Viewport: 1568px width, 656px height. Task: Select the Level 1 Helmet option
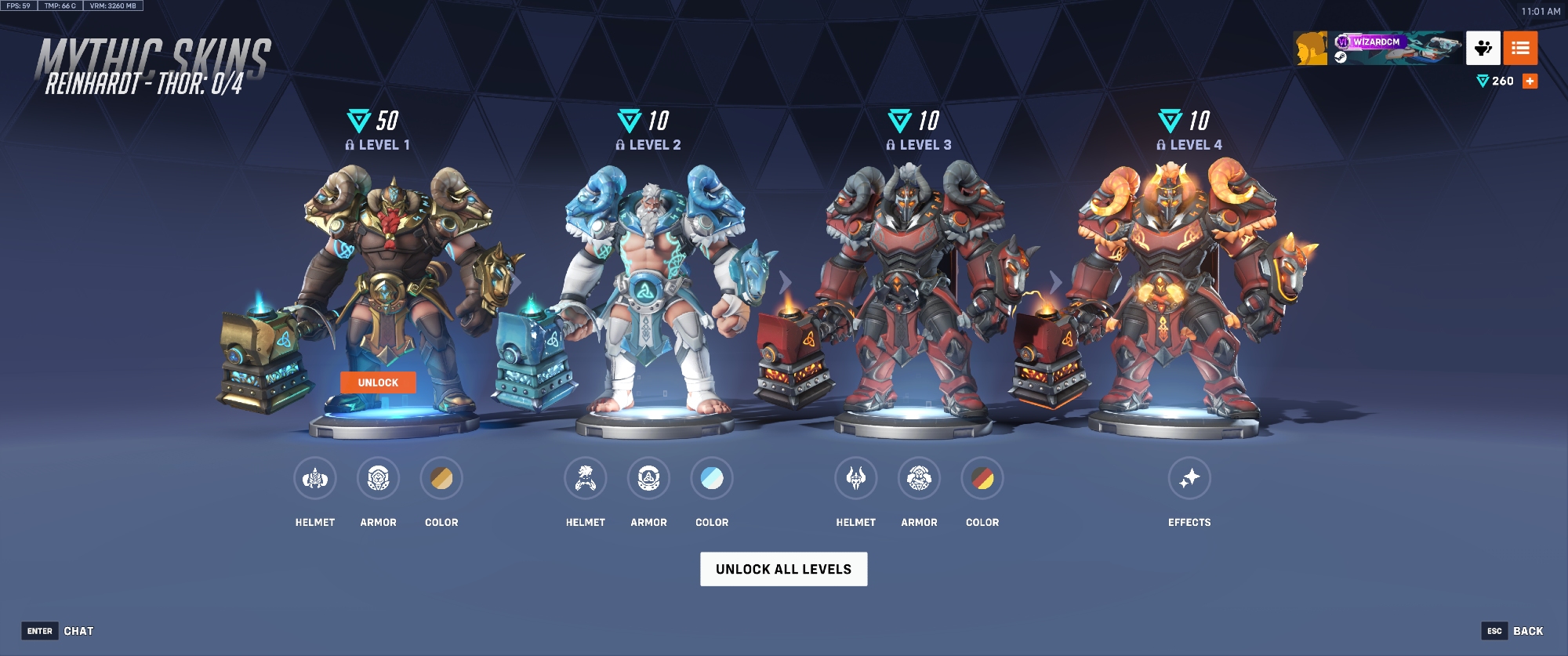(315, 478)
